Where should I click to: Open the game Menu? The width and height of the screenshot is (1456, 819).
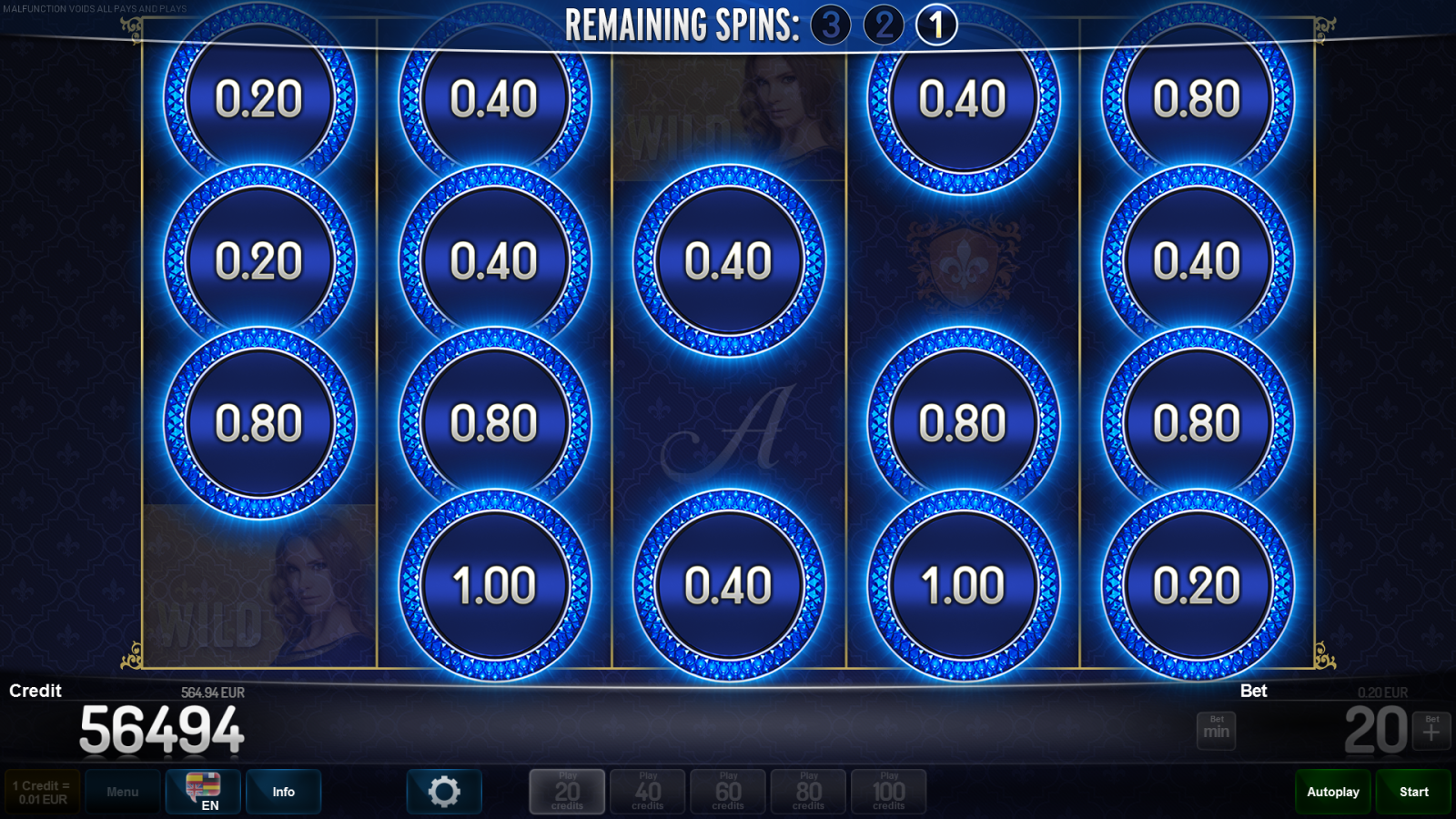[123, 792]
